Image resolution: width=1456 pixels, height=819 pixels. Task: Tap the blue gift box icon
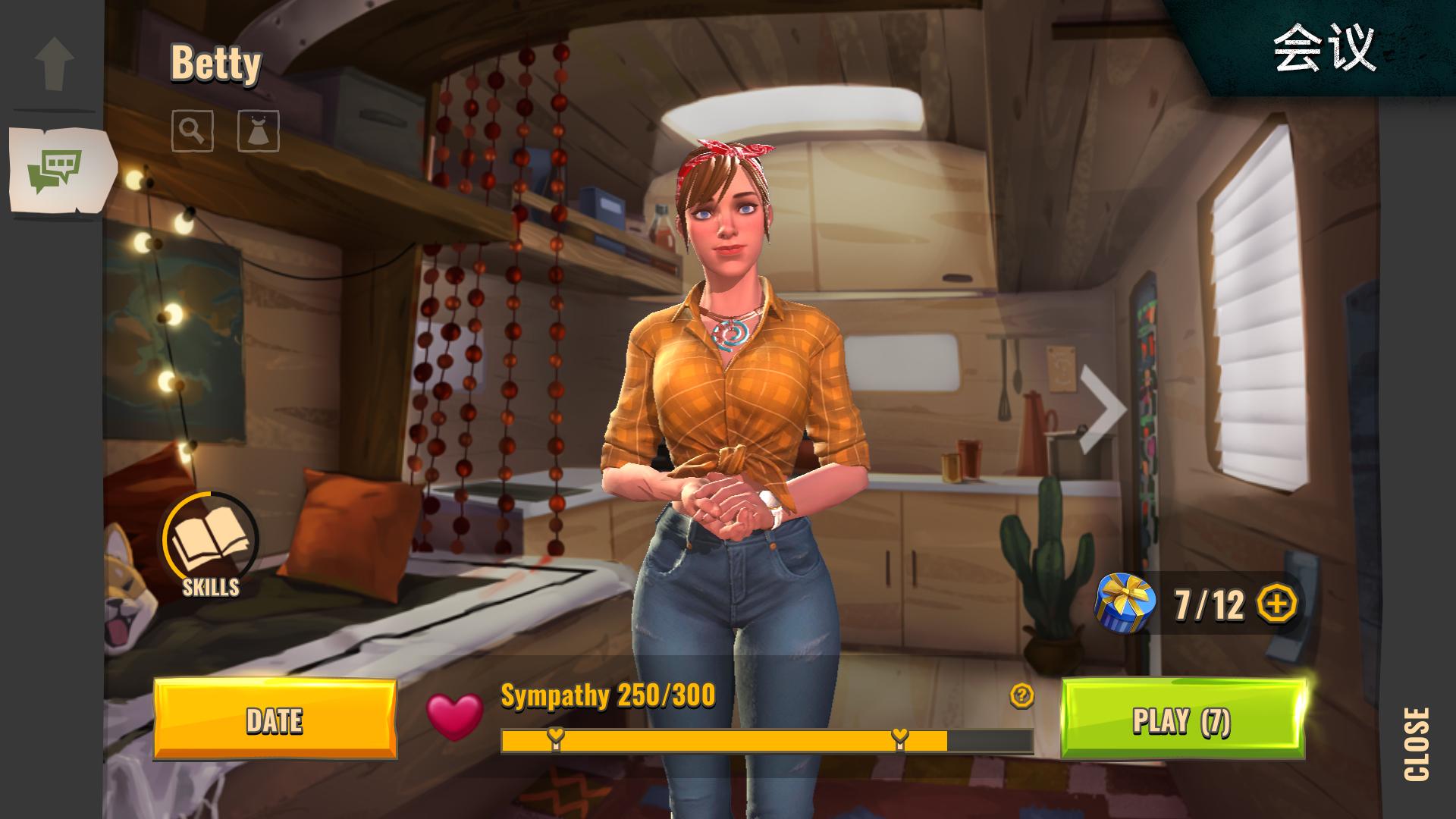coord(1125,604)
